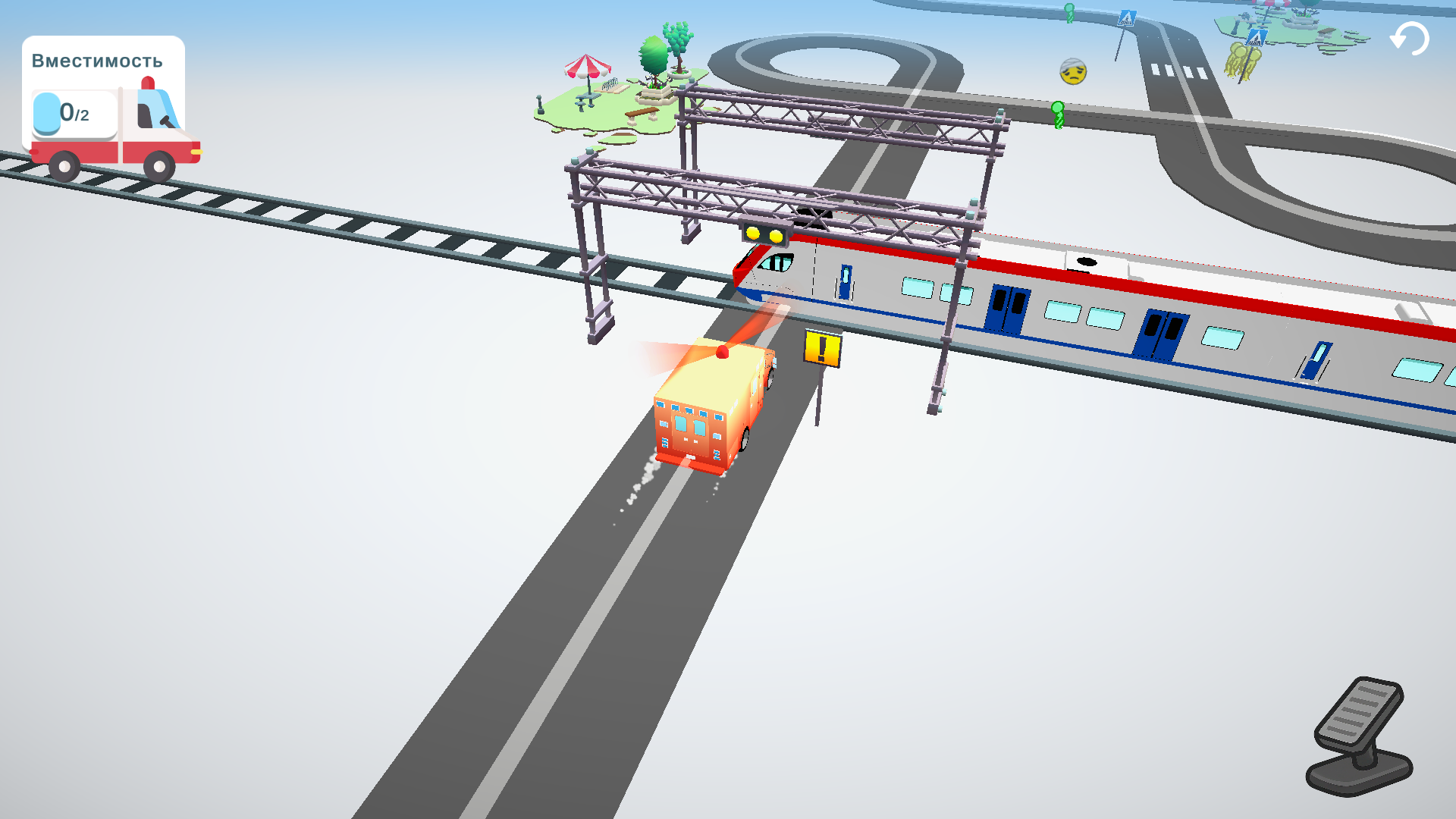
Task: Click the railway crossing traffic light
Action: (x=764, y=235)
